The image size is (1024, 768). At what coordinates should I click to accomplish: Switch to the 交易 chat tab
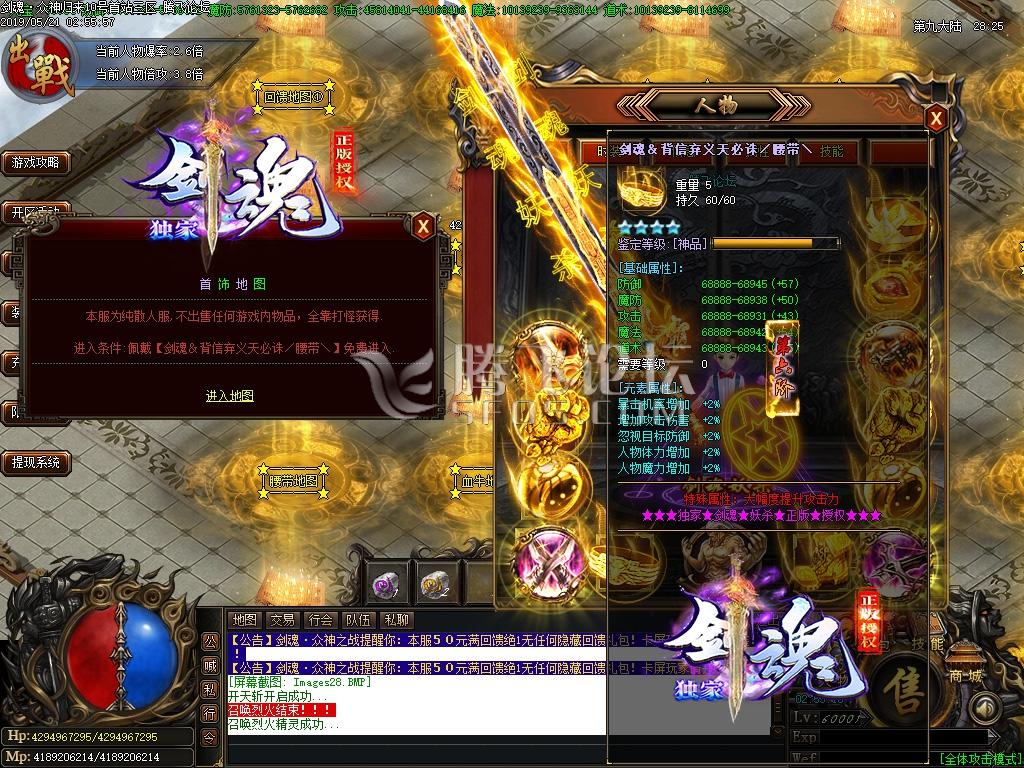click(x=282, y=620)
